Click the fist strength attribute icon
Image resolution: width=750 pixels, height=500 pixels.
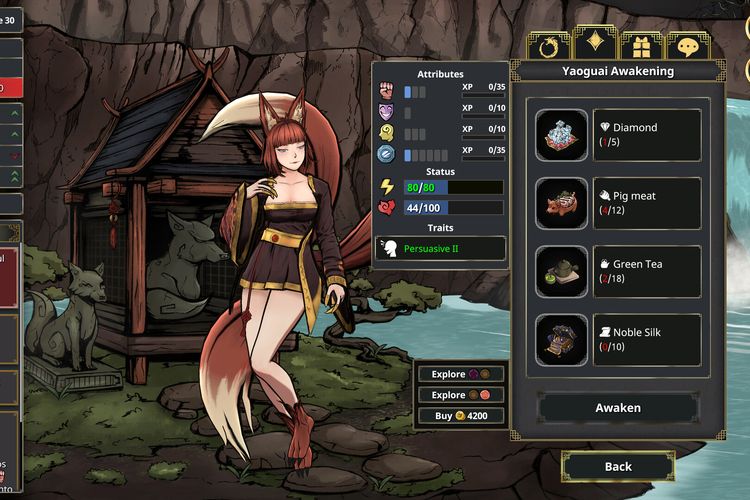tap(387, 91)
